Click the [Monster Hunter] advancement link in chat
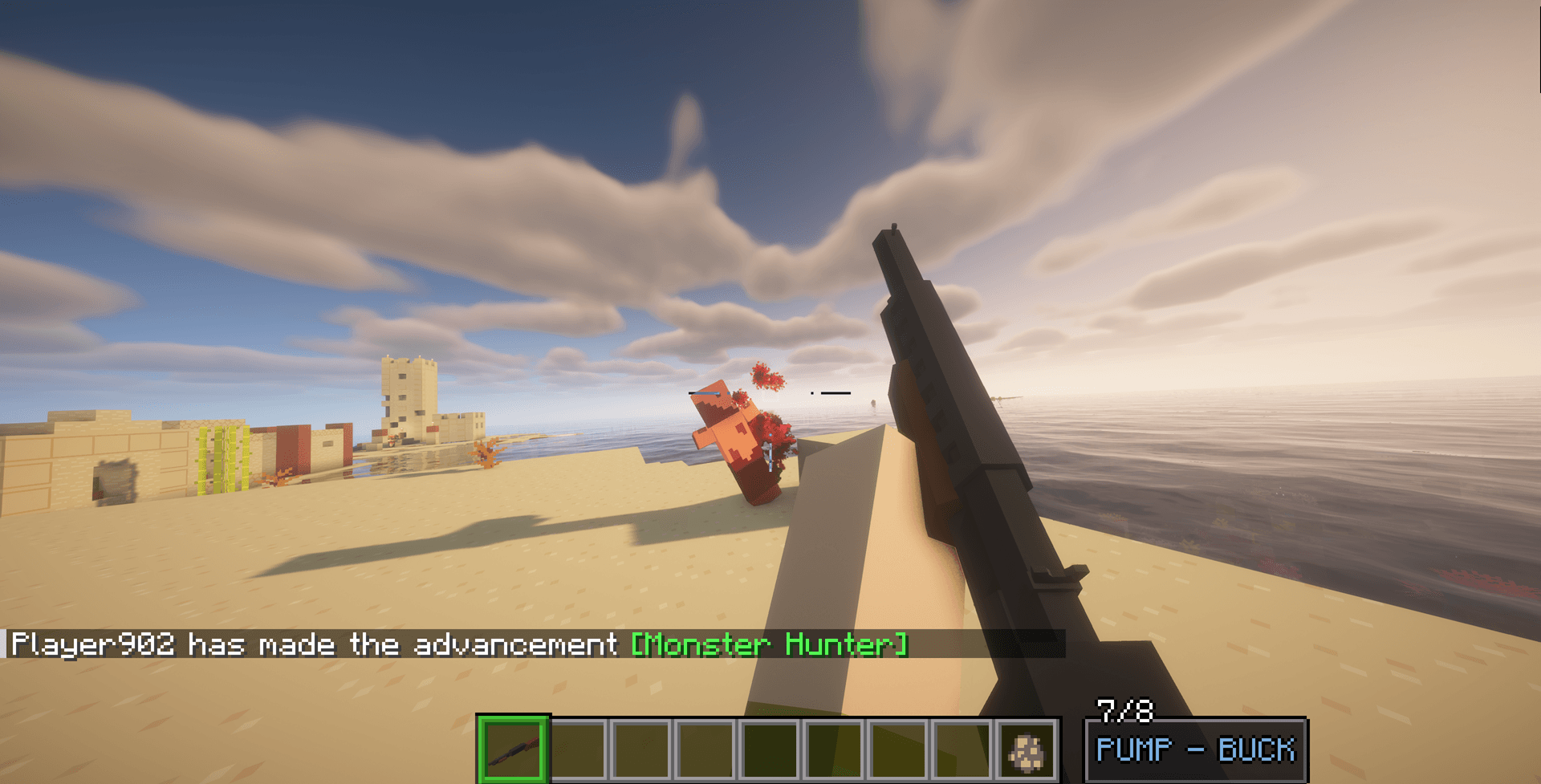 coord(768,644)
